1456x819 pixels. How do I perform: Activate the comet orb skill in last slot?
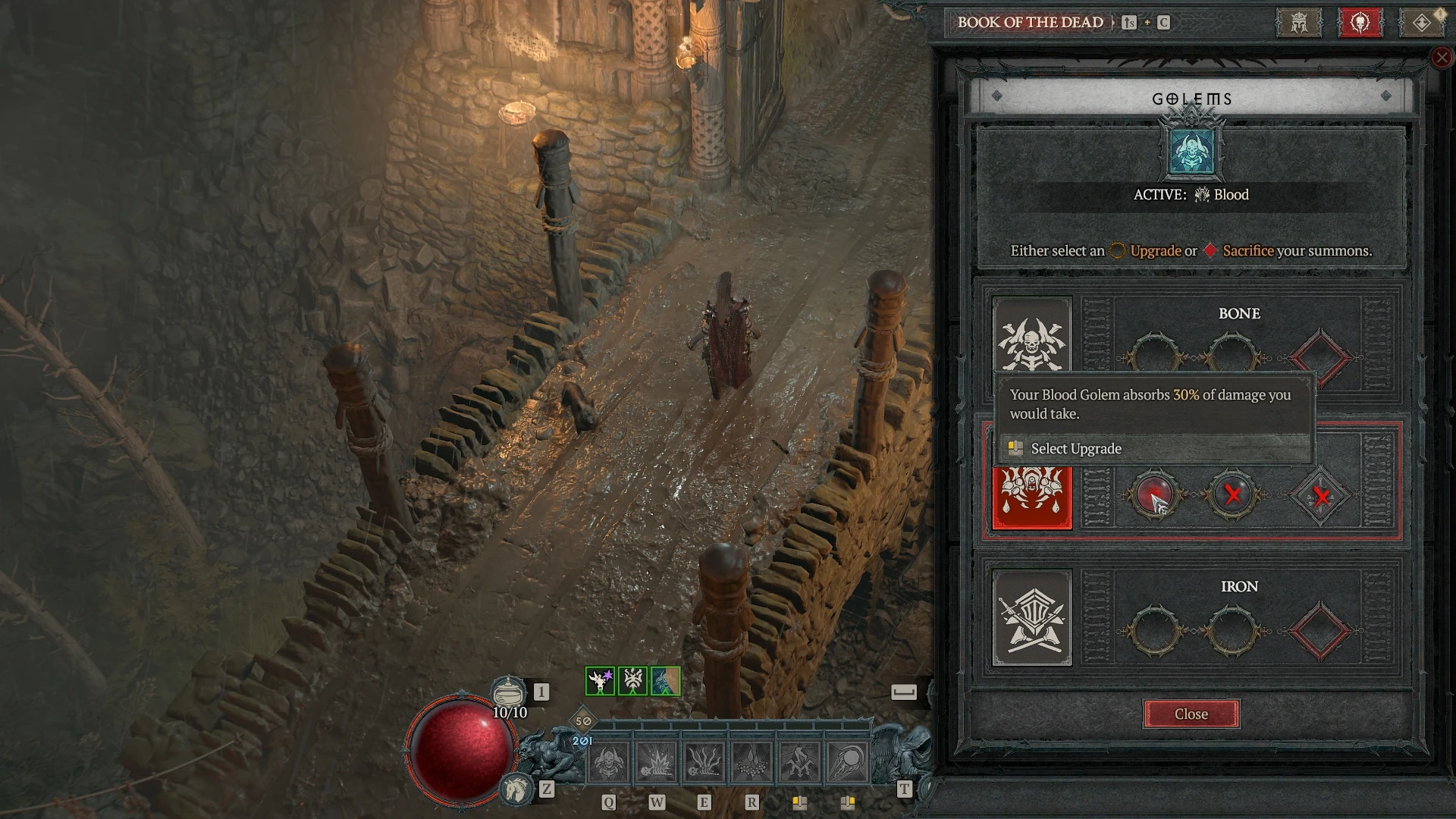(x=847, y=762)
